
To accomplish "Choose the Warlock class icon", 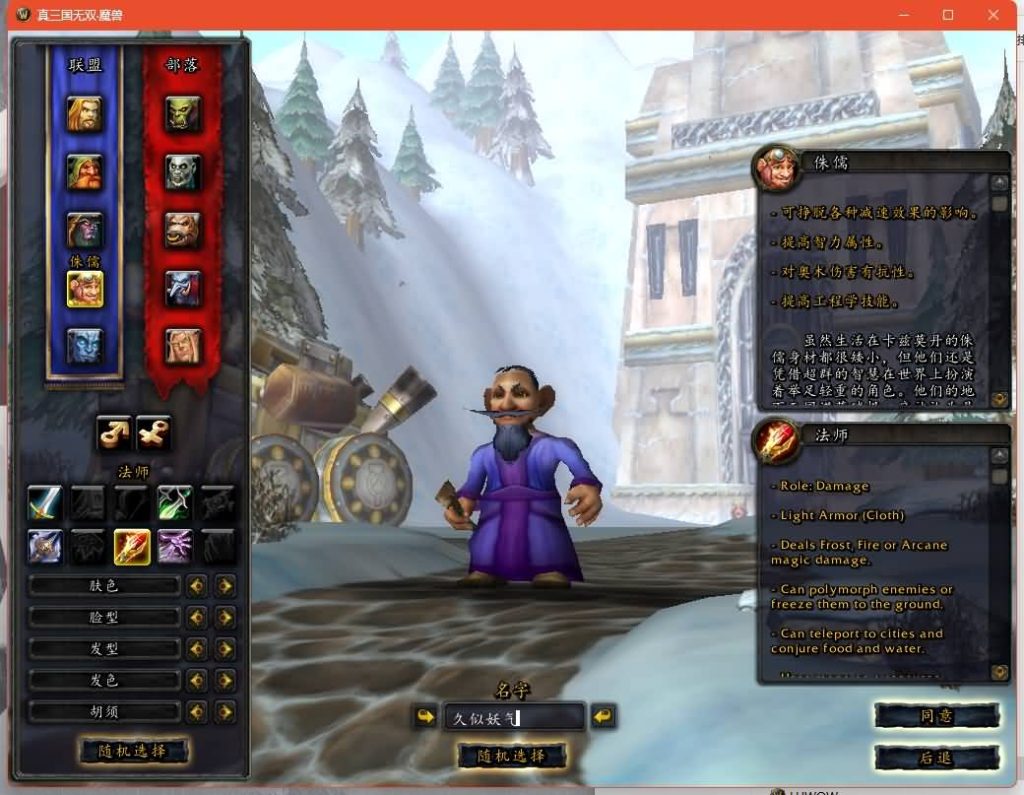I will click(175, 546).
